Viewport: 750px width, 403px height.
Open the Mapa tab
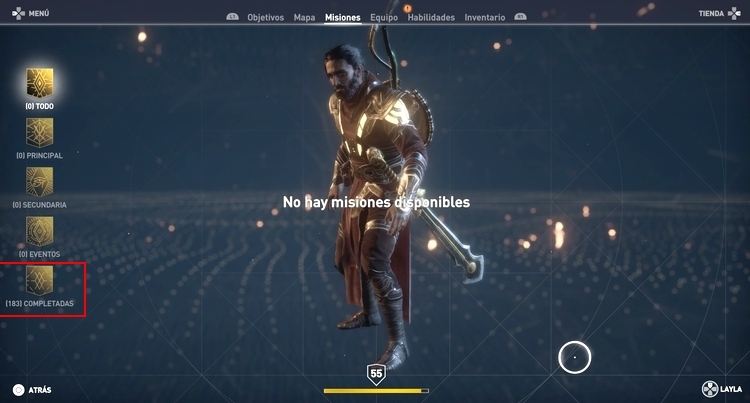pos(305,17)
